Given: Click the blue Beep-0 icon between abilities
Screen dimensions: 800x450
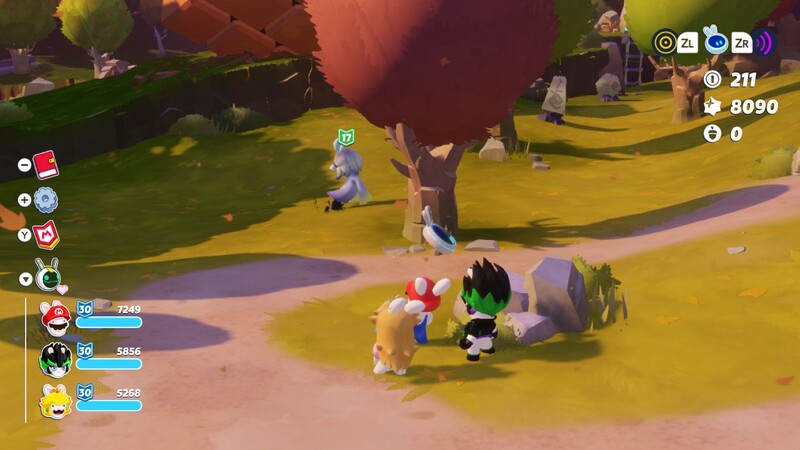Looking at the screenshot, I should (714, 40).
